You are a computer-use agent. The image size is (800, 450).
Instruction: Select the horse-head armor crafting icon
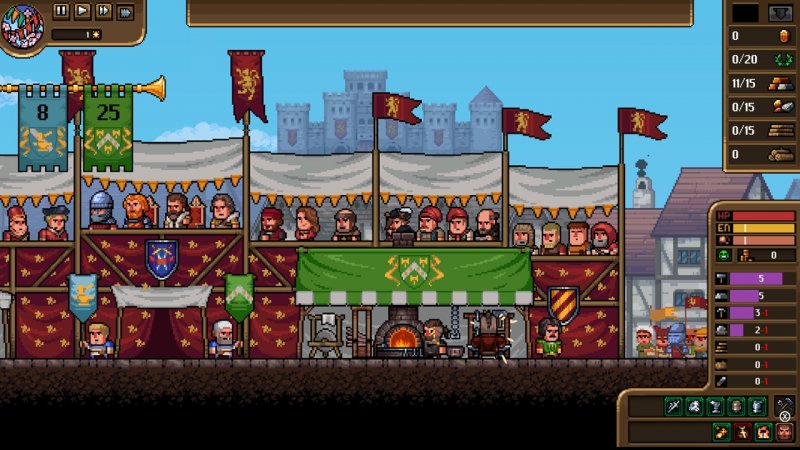click(695, 406)
